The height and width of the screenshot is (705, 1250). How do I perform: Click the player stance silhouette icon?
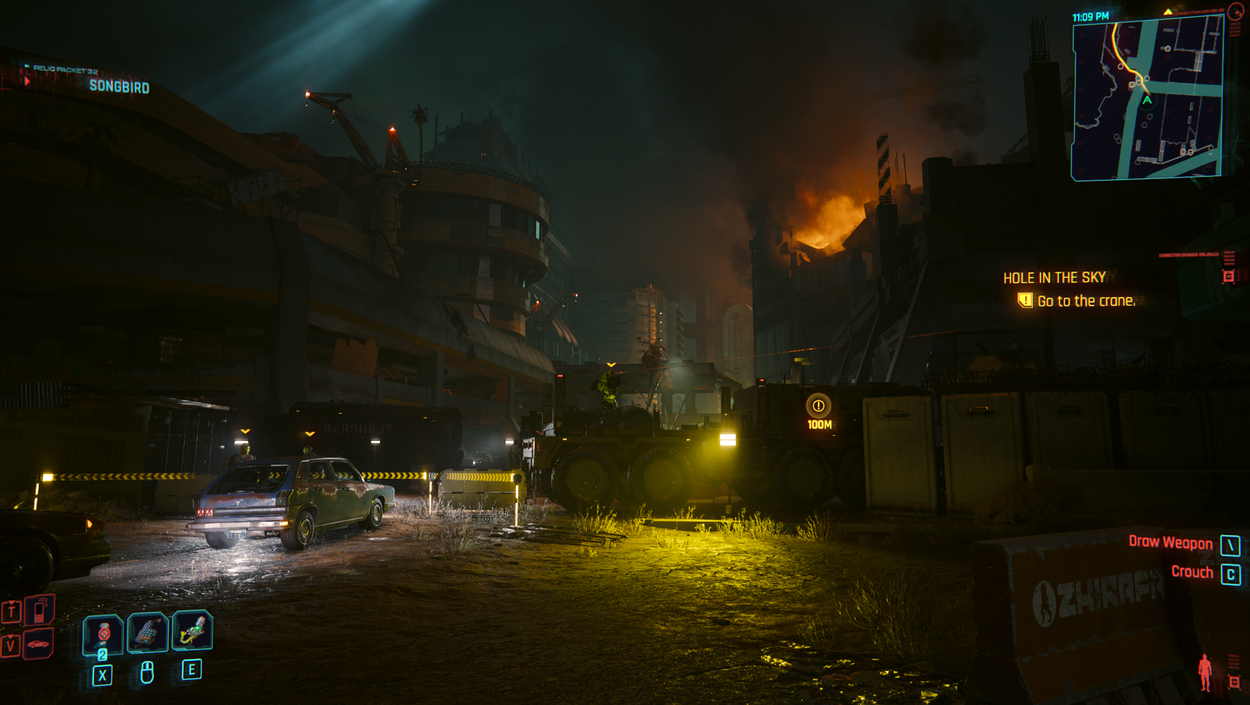coord(1205,672)
